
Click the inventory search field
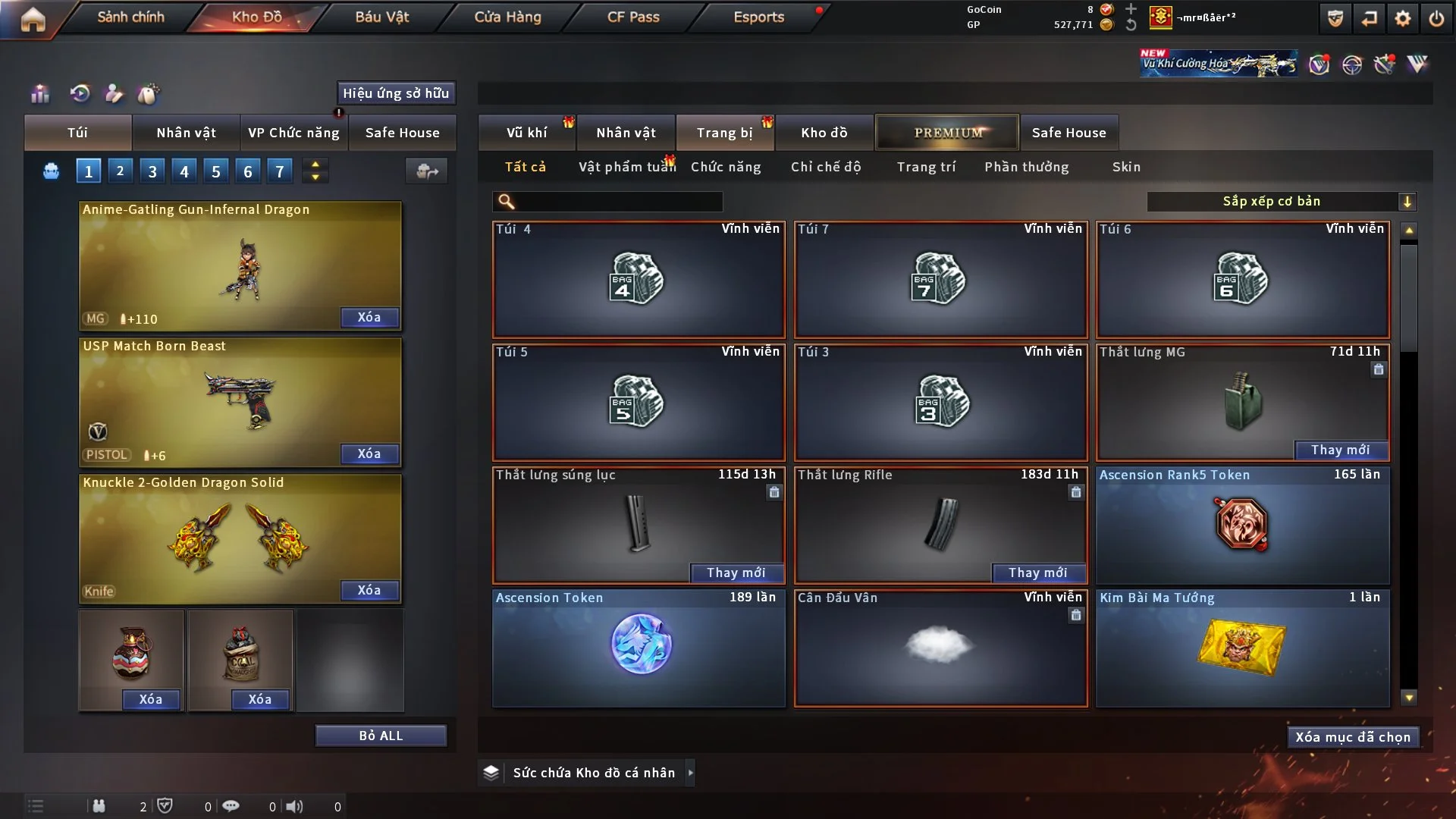(618, 201)
